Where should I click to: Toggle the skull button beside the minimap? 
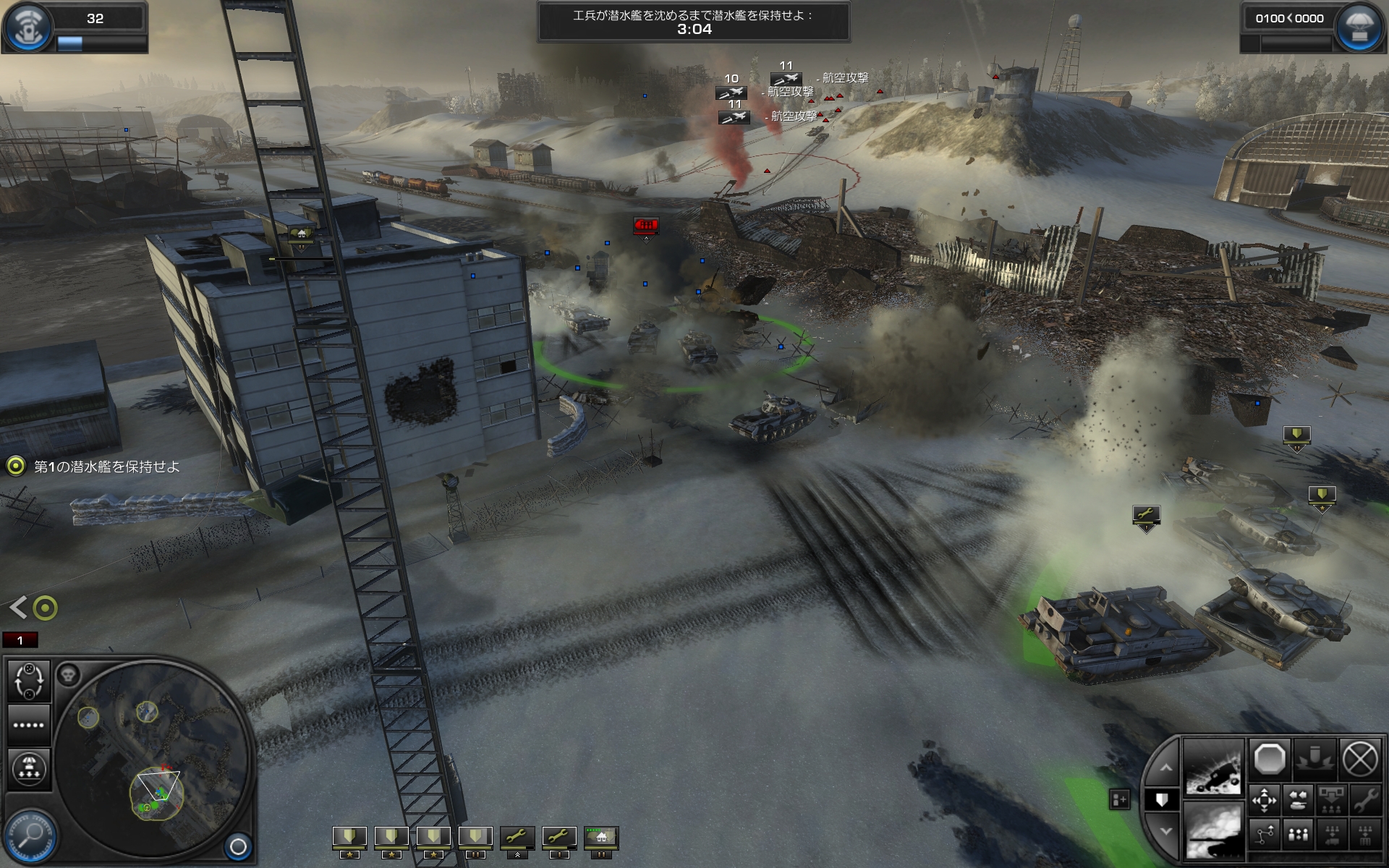[68, 675]
